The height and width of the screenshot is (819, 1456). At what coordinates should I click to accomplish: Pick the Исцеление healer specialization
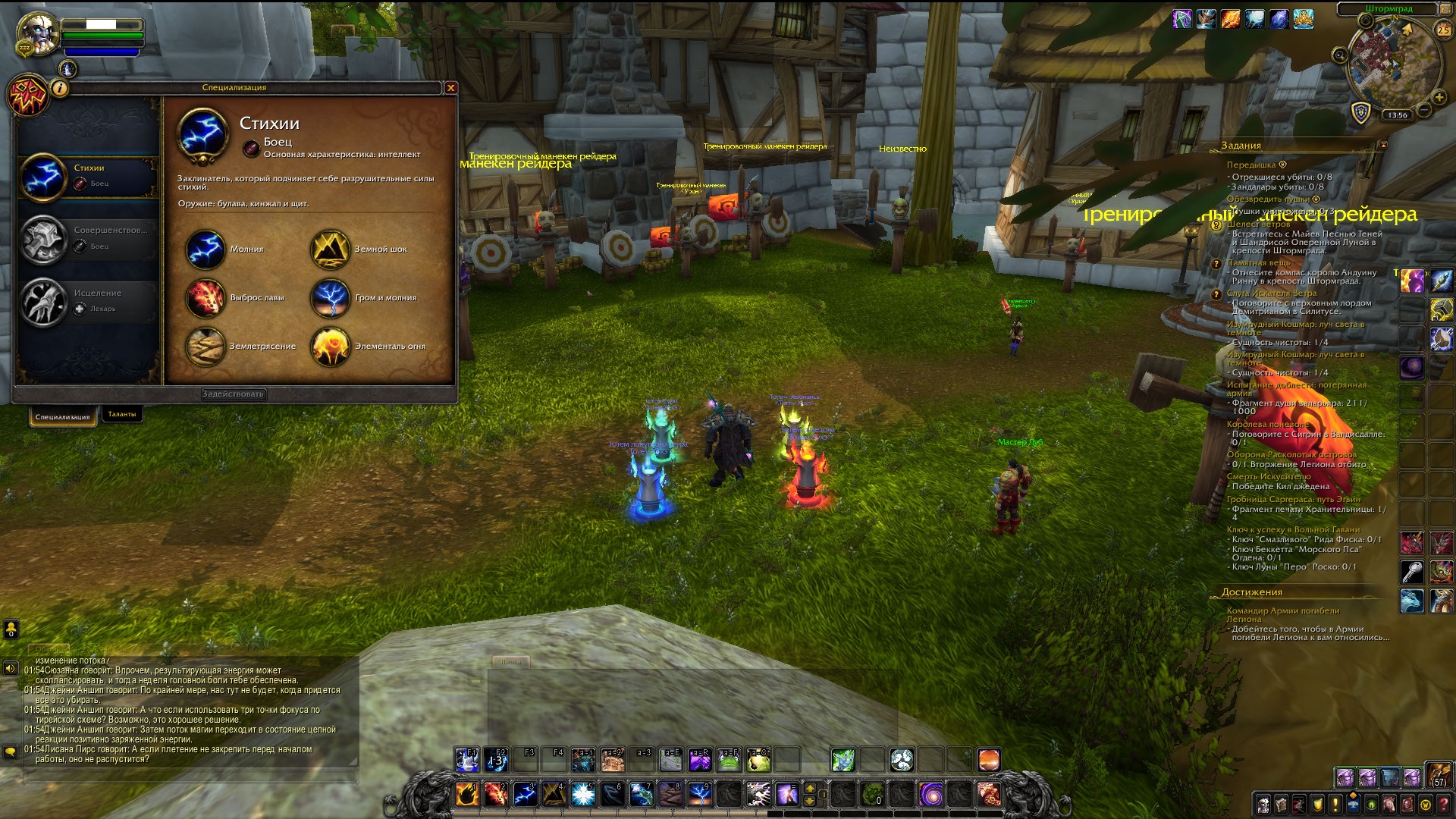point(88,300)
